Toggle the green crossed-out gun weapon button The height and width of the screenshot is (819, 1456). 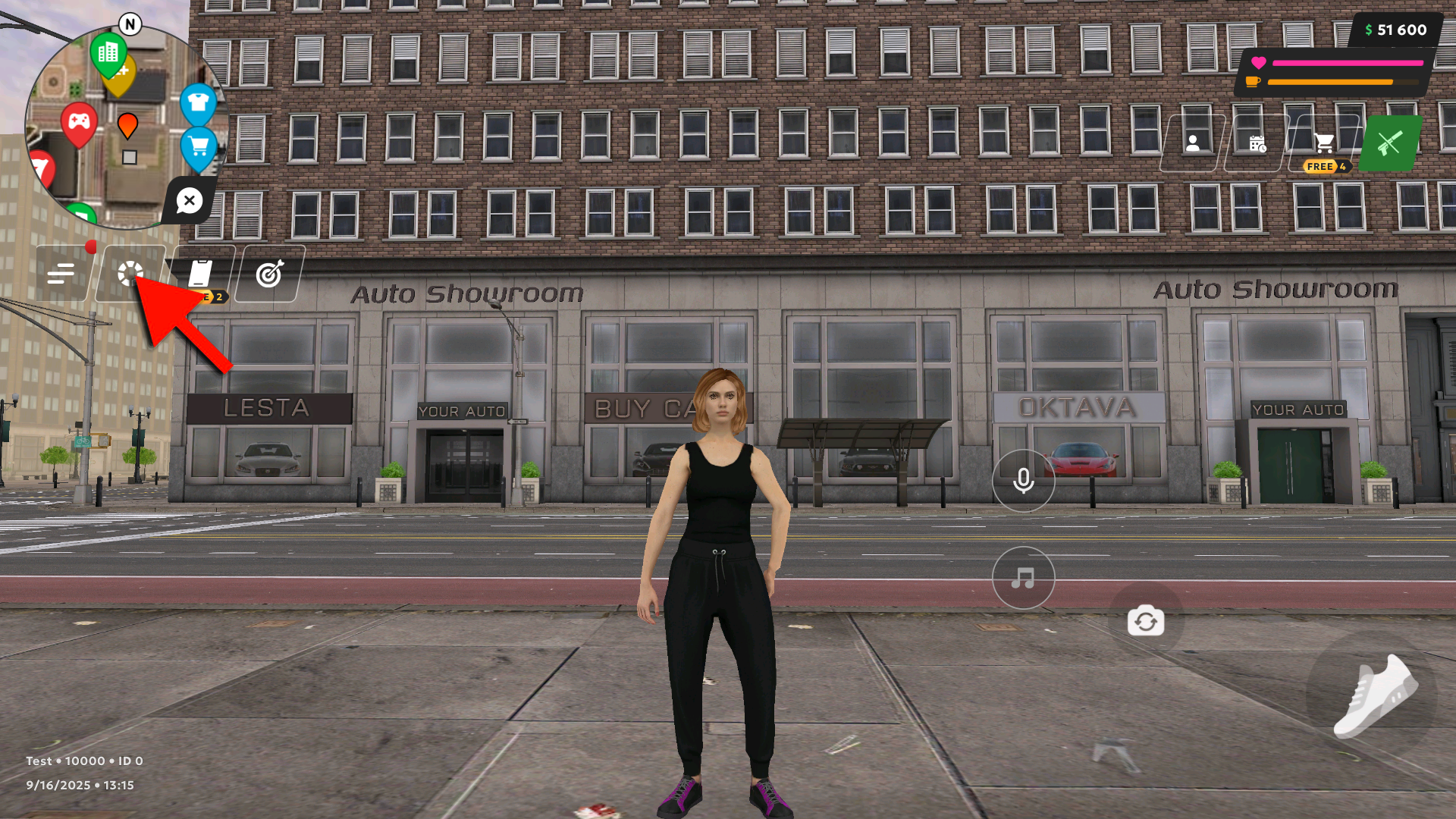coord(1389,143)
